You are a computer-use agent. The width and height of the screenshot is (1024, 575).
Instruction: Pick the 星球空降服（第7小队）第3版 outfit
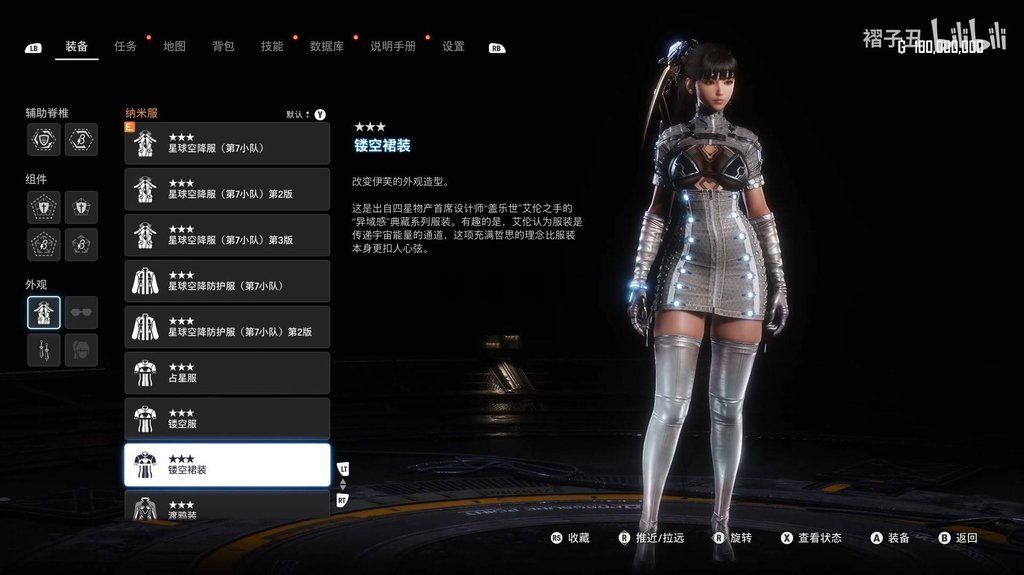click(x=227, y=235)
